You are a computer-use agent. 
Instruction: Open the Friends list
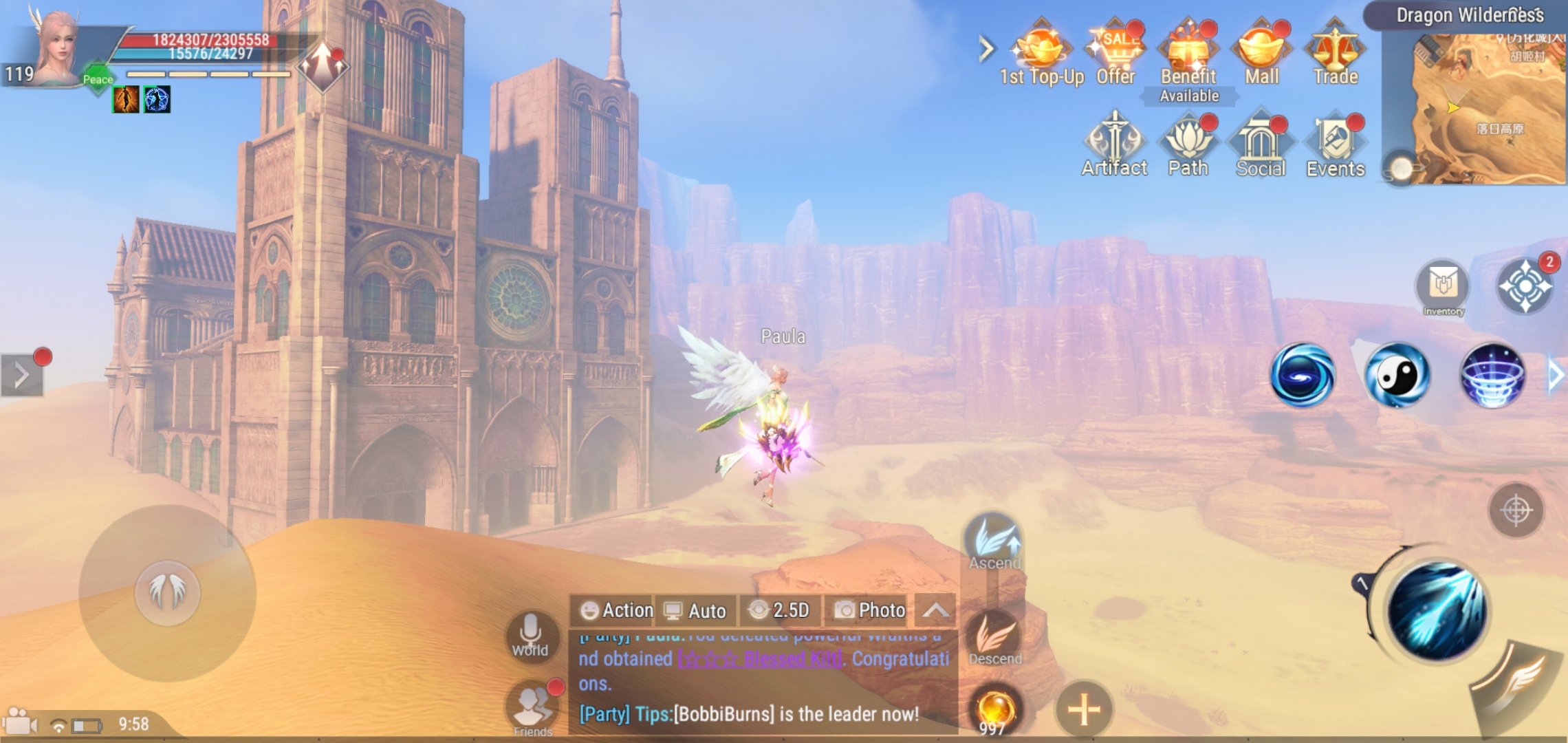point(532,707)
